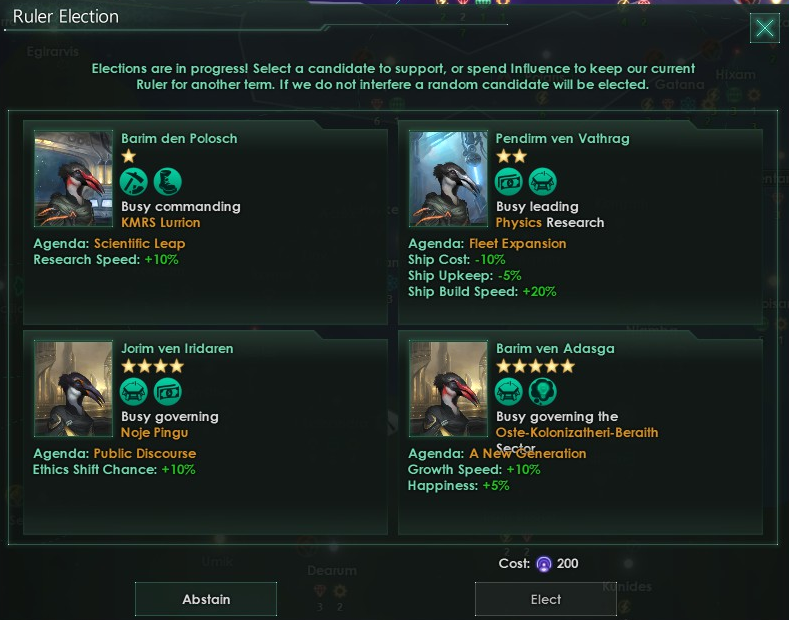Screen dimensions: 789x620
Task: Close the Ruler Election window
Action: click(x=765, y=28)
